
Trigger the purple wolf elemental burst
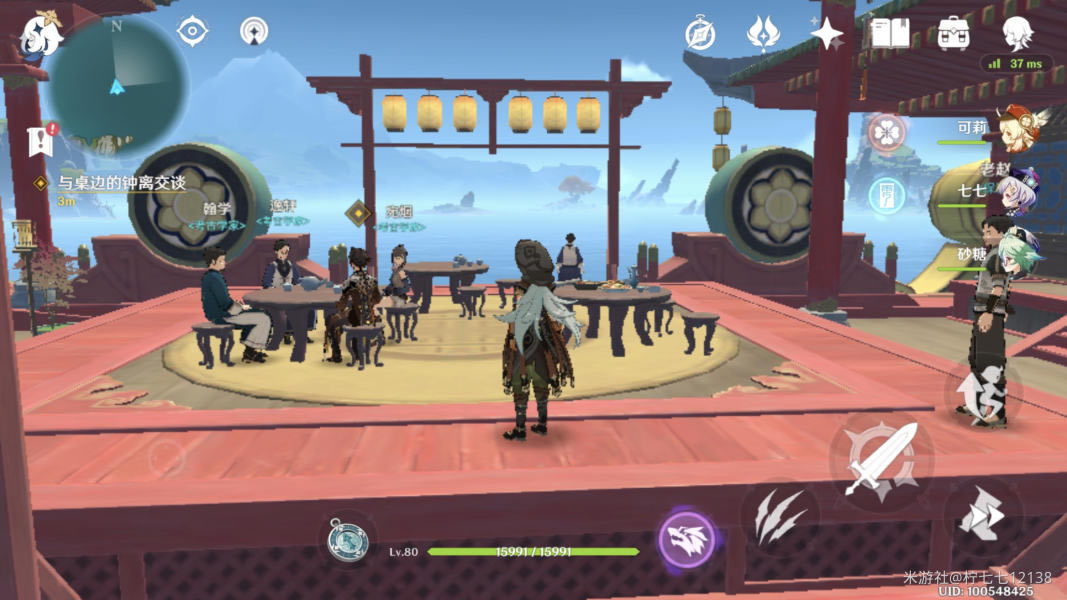click(686, 540)
